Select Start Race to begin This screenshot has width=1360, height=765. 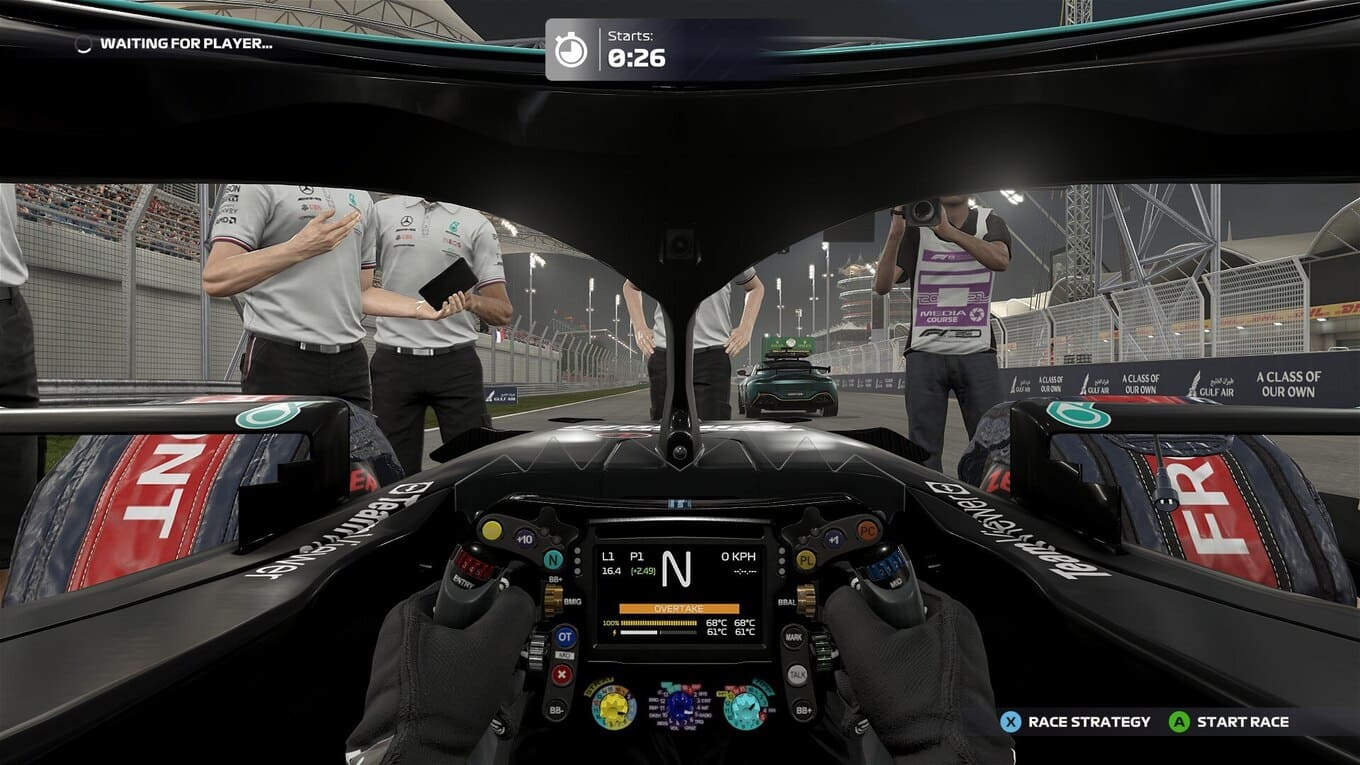point(1230,722)
